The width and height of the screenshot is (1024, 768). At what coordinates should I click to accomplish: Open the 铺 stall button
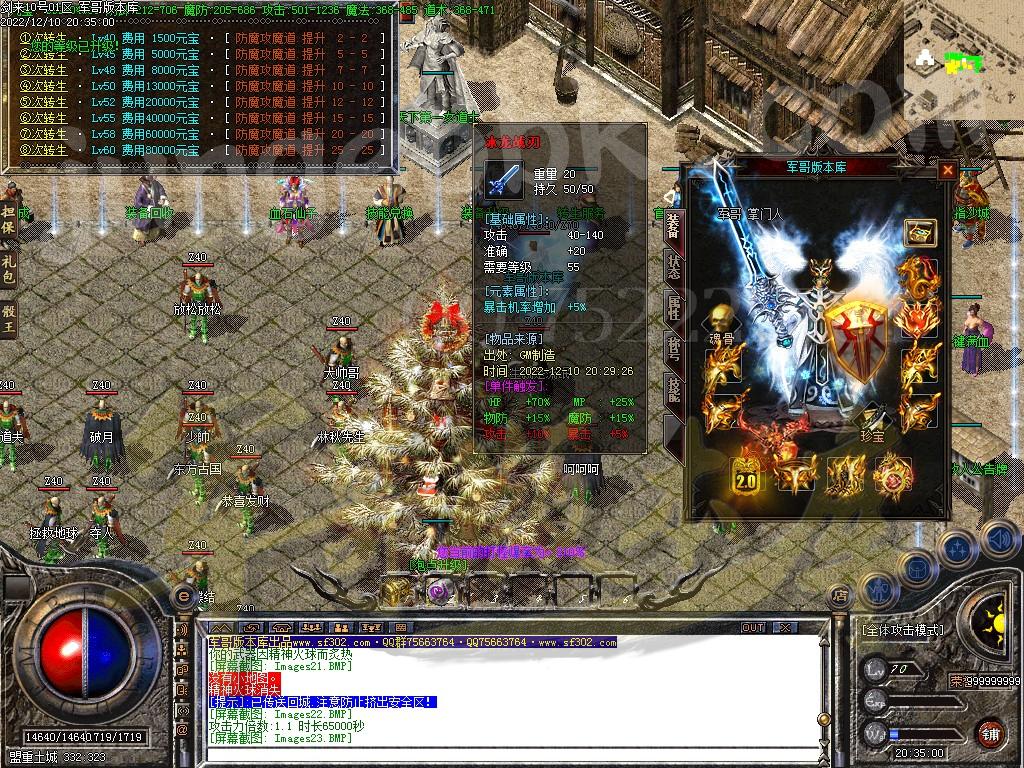[989, 732]
